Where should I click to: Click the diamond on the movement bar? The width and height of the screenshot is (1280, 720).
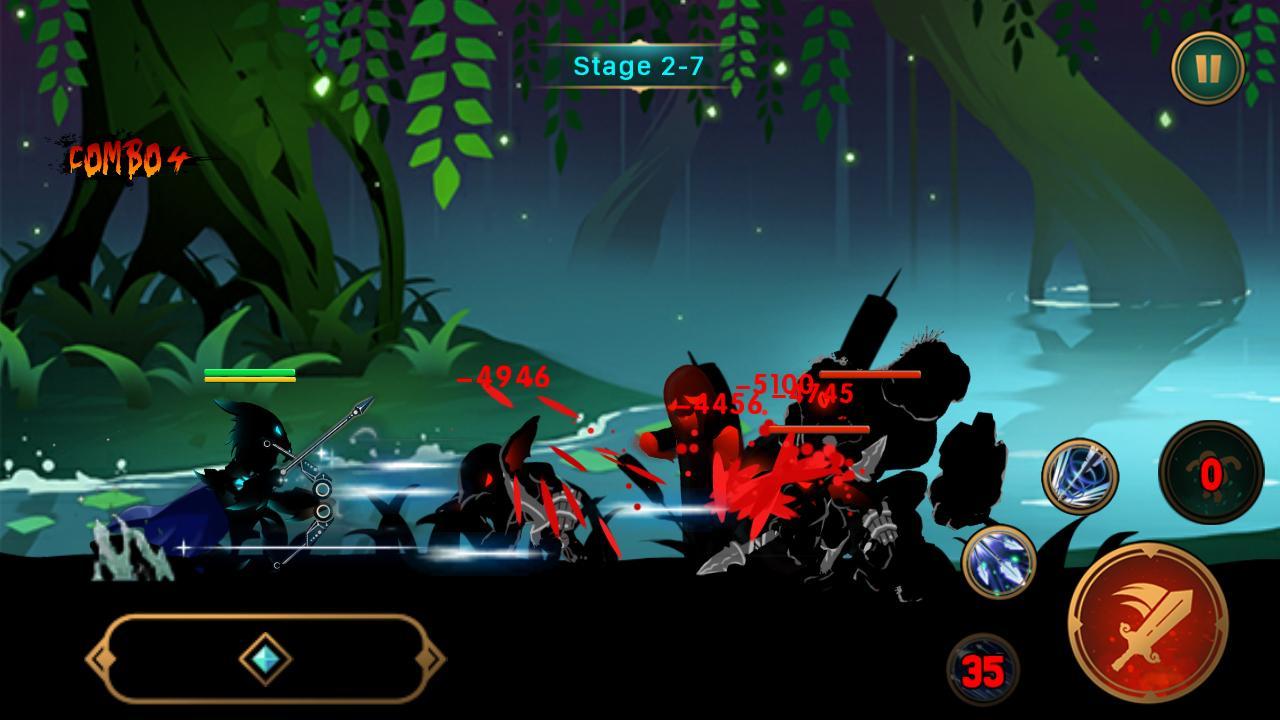266,659
